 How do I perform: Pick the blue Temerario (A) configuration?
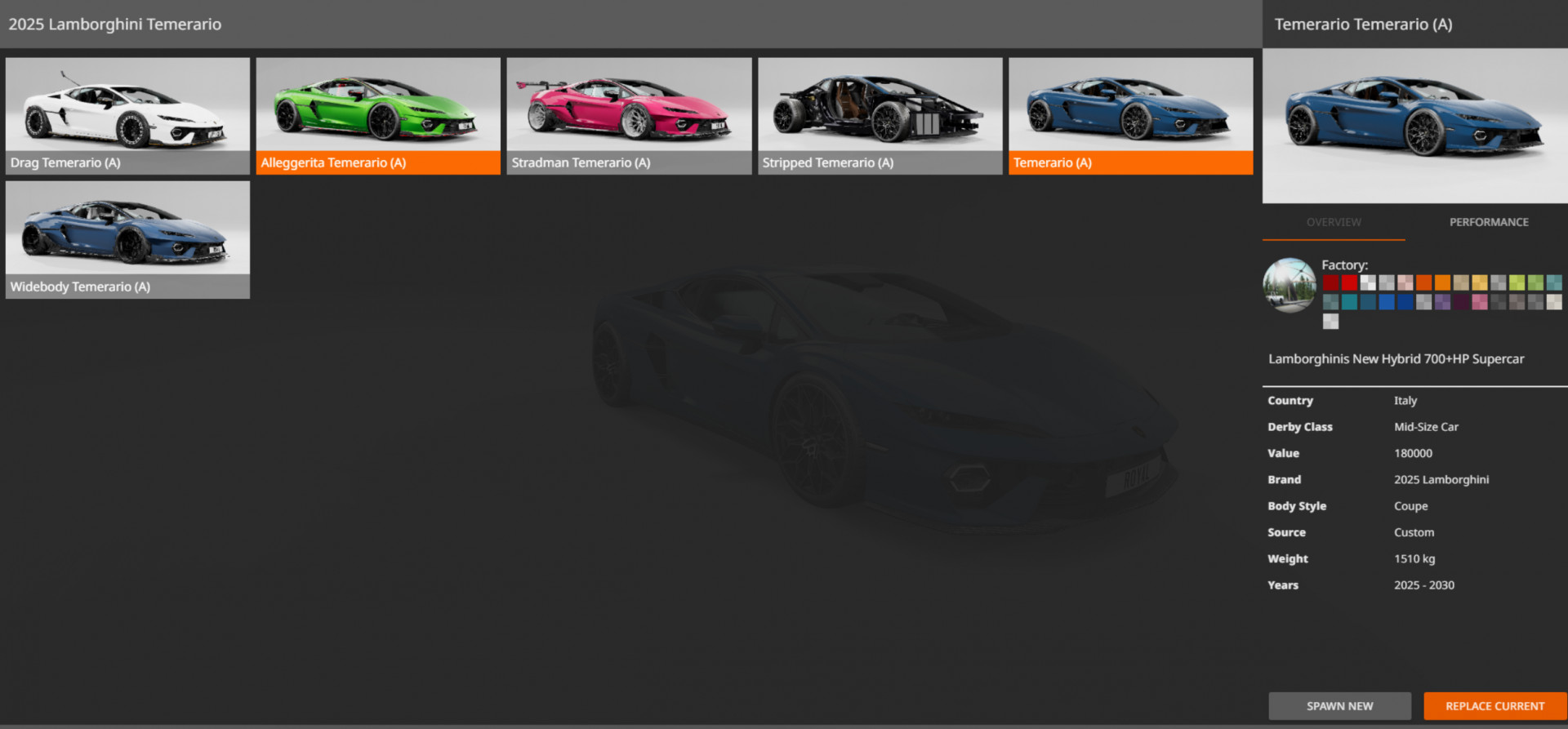(x=1130, y=114)
